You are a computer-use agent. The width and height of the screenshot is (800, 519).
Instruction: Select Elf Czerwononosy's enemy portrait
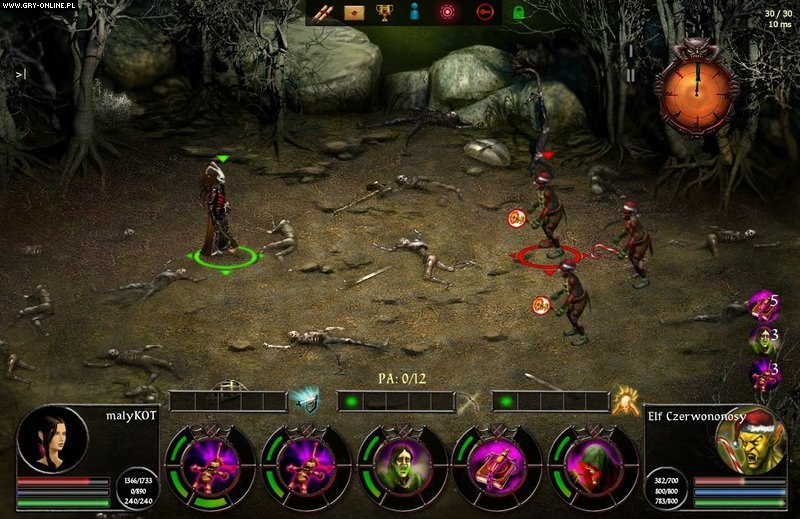(750, 441)
